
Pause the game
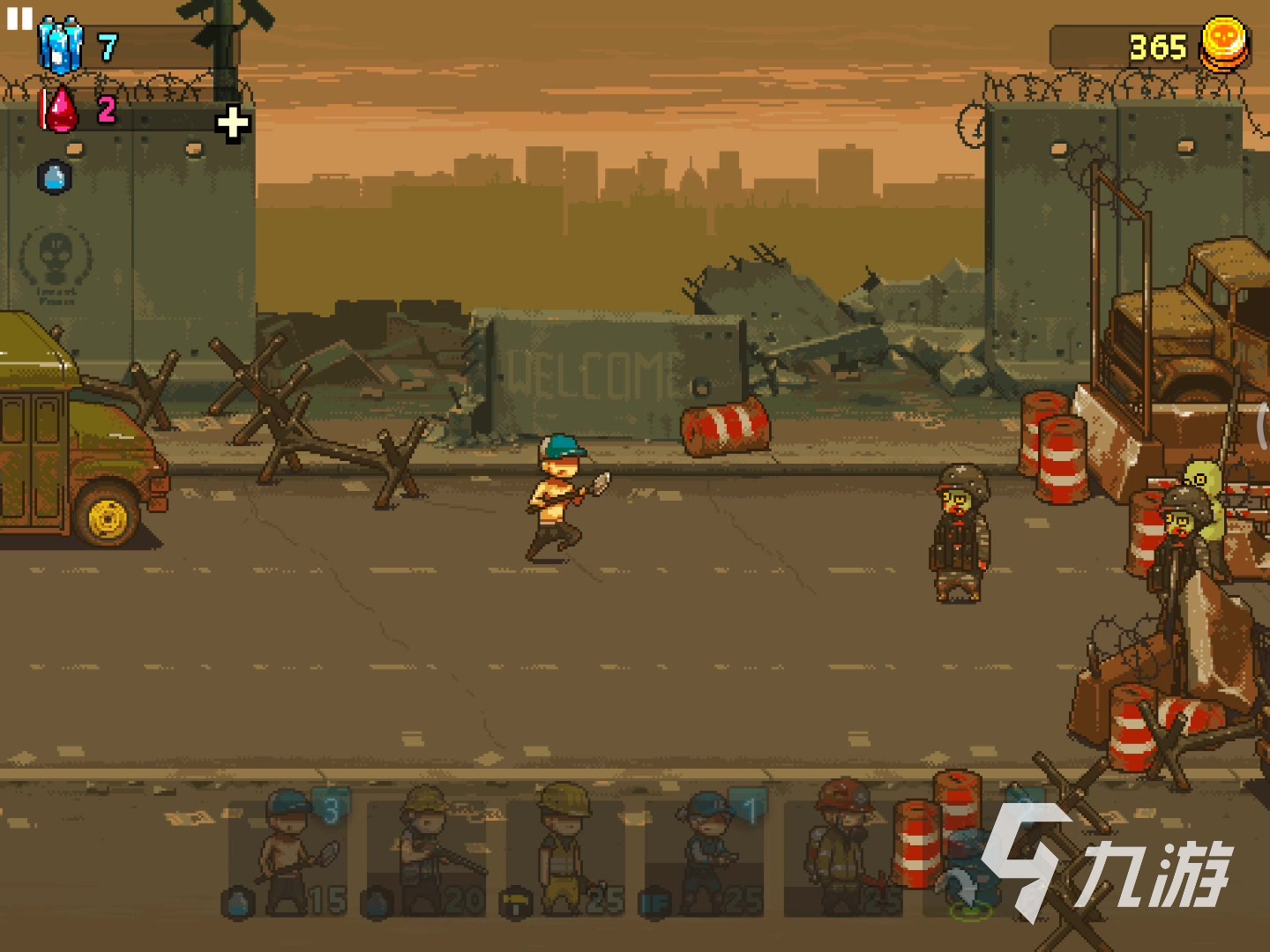(x=19, y=19)
